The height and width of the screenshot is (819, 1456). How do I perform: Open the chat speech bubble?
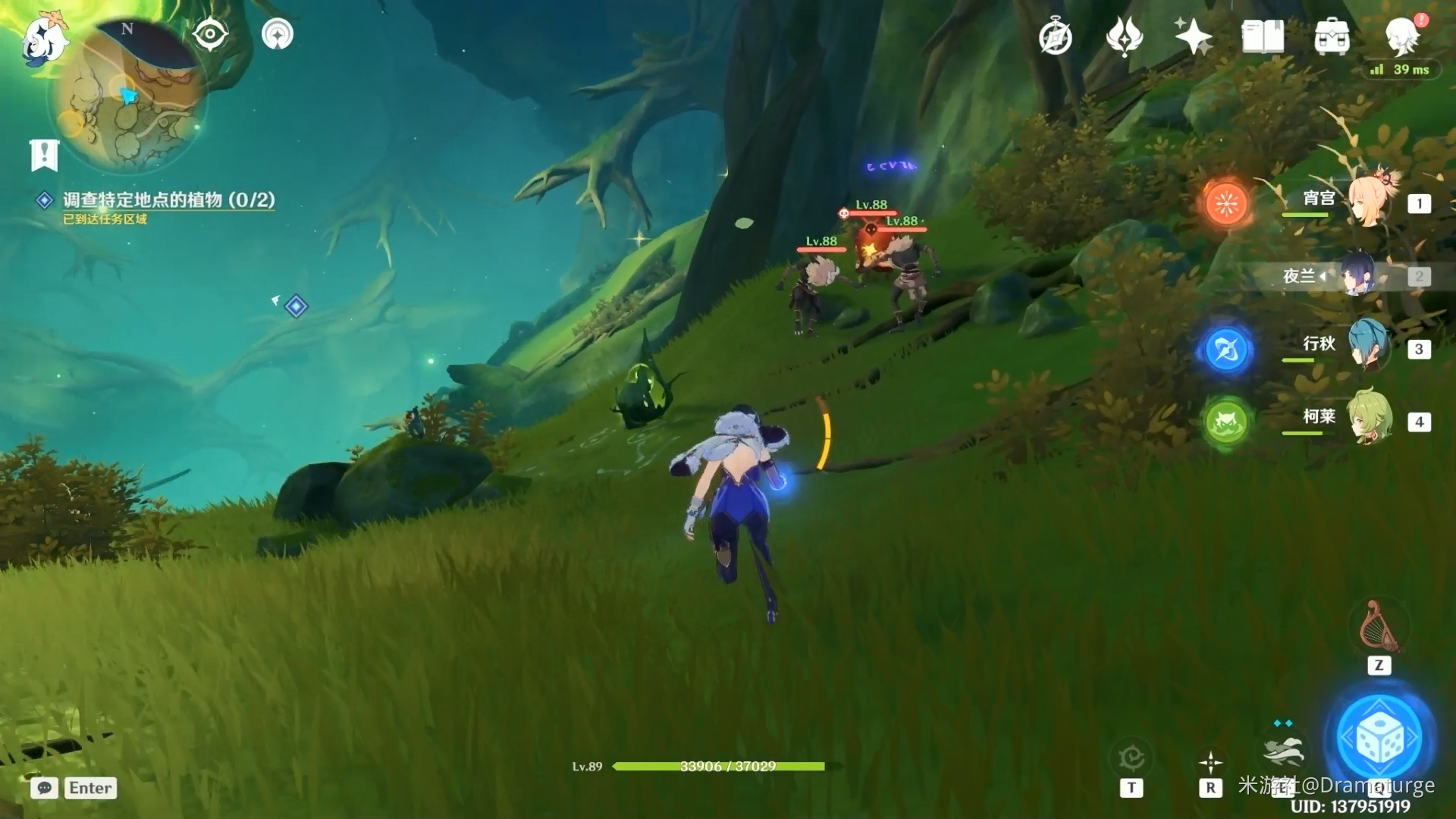coord(45,788)
